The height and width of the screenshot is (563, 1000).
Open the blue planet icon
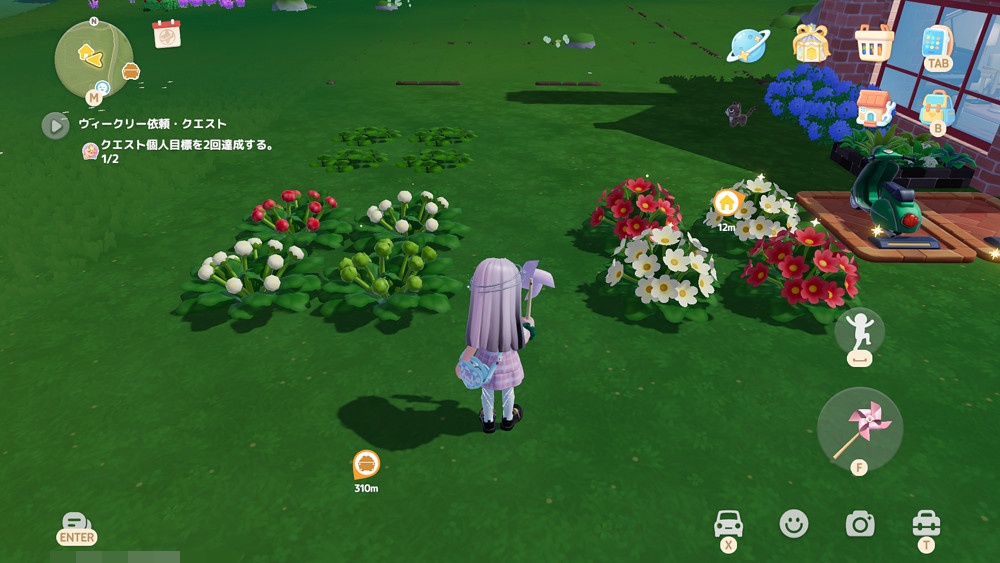[747, 44]
